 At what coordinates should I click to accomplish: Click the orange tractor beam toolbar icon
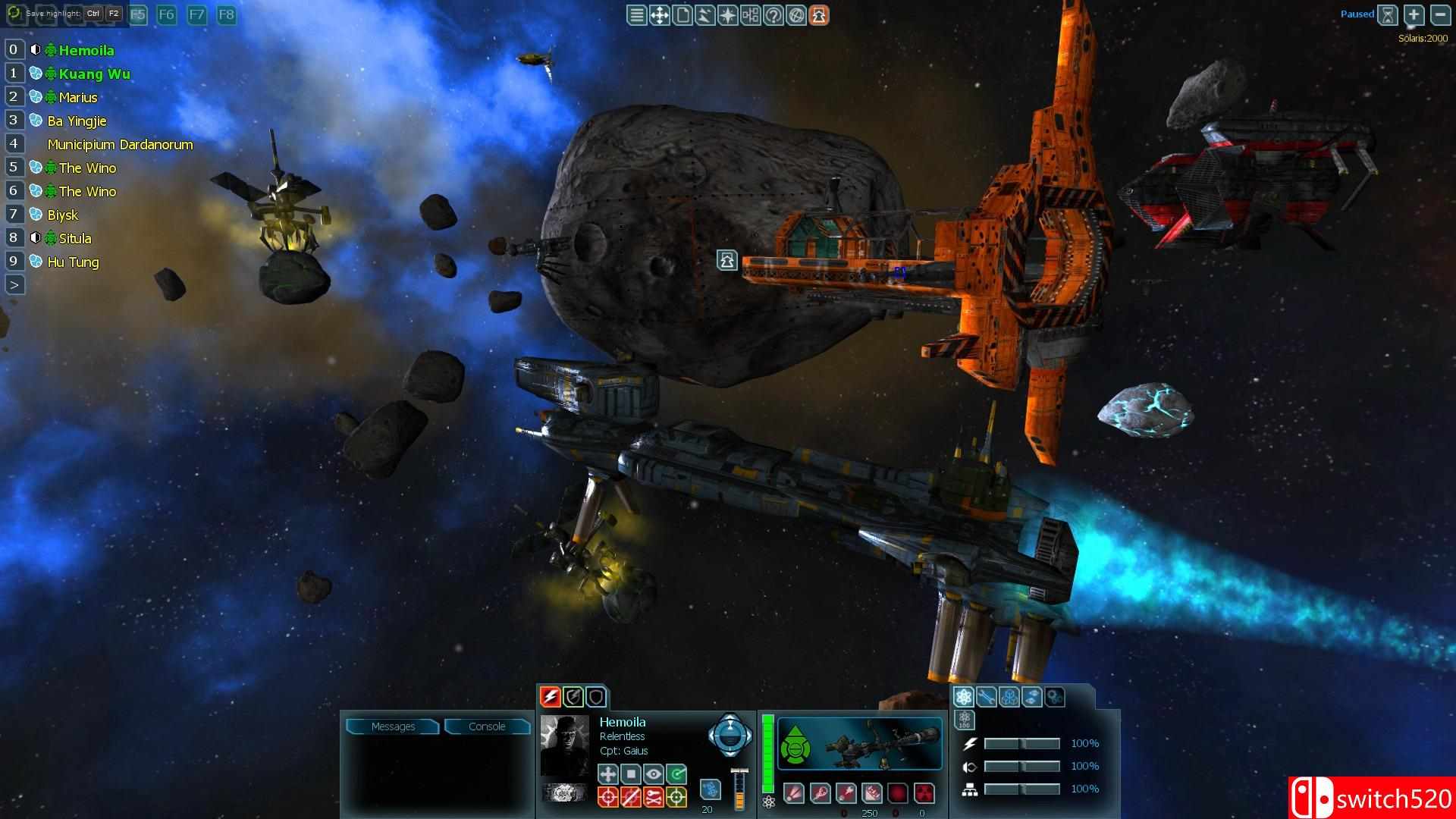click(x=820, y=14)
